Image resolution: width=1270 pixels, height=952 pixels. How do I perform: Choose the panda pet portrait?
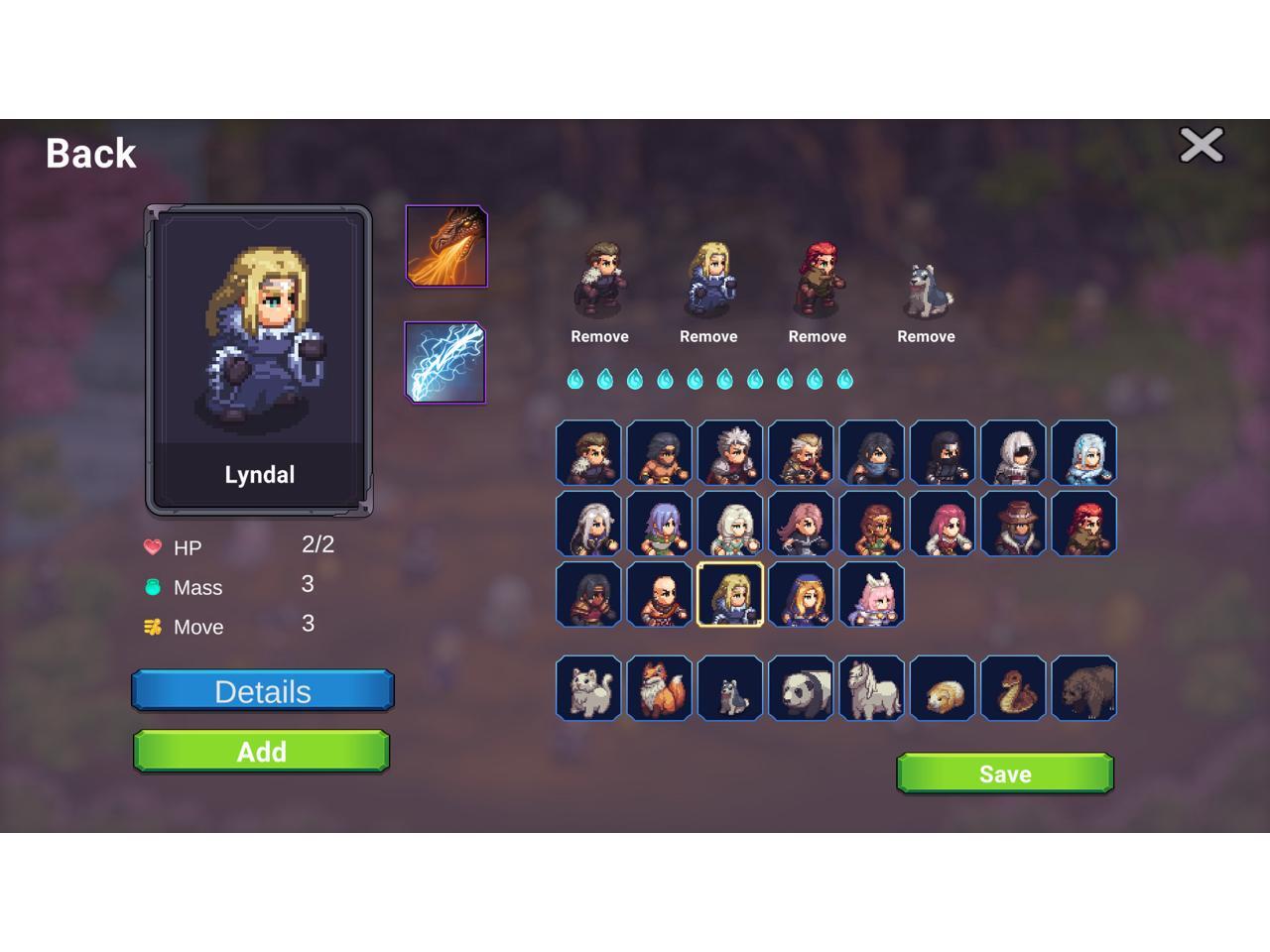click(x=801, y=688)
